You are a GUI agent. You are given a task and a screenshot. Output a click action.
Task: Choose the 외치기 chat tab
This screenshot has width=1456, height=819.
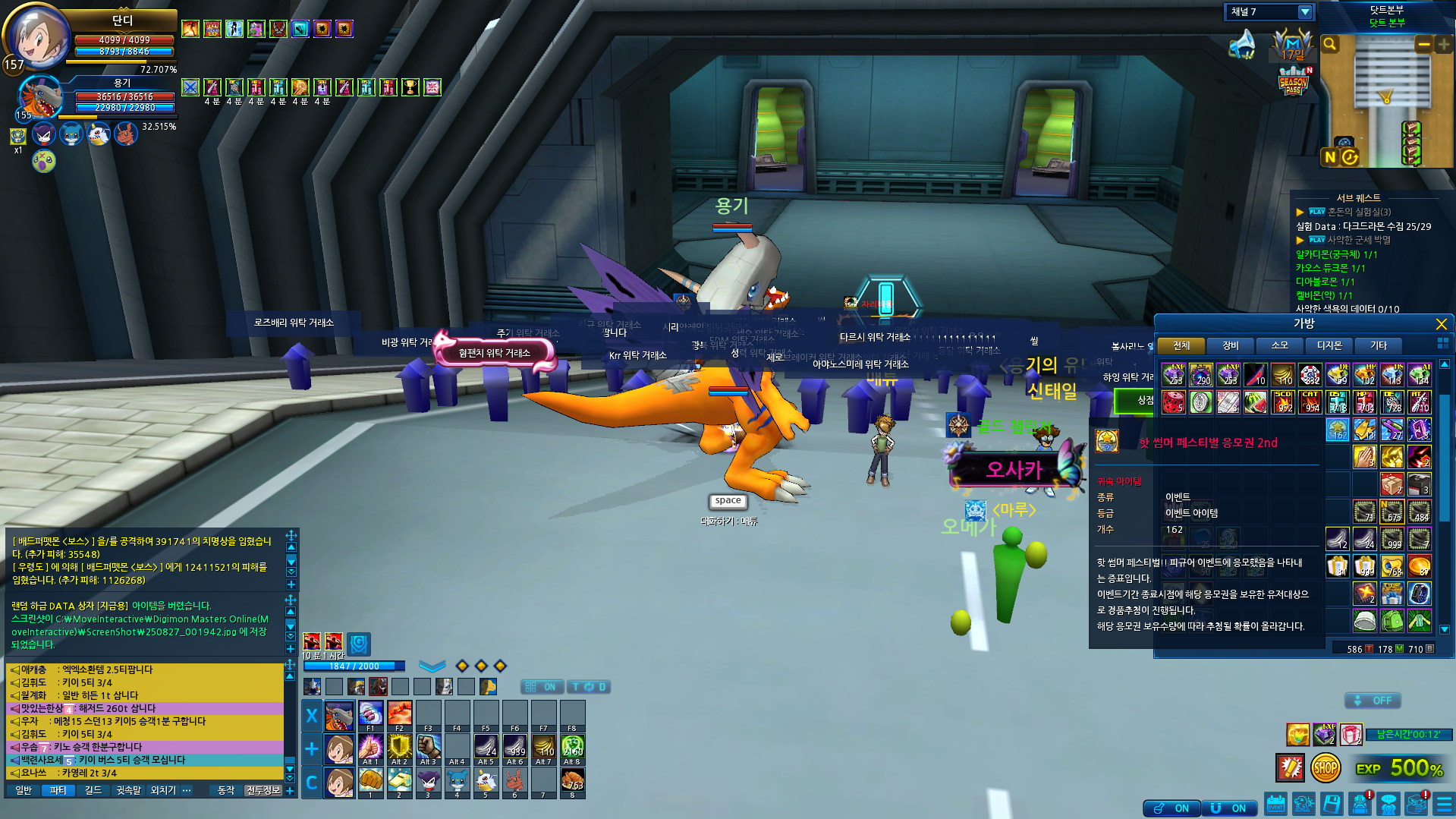tap(162, 790)
